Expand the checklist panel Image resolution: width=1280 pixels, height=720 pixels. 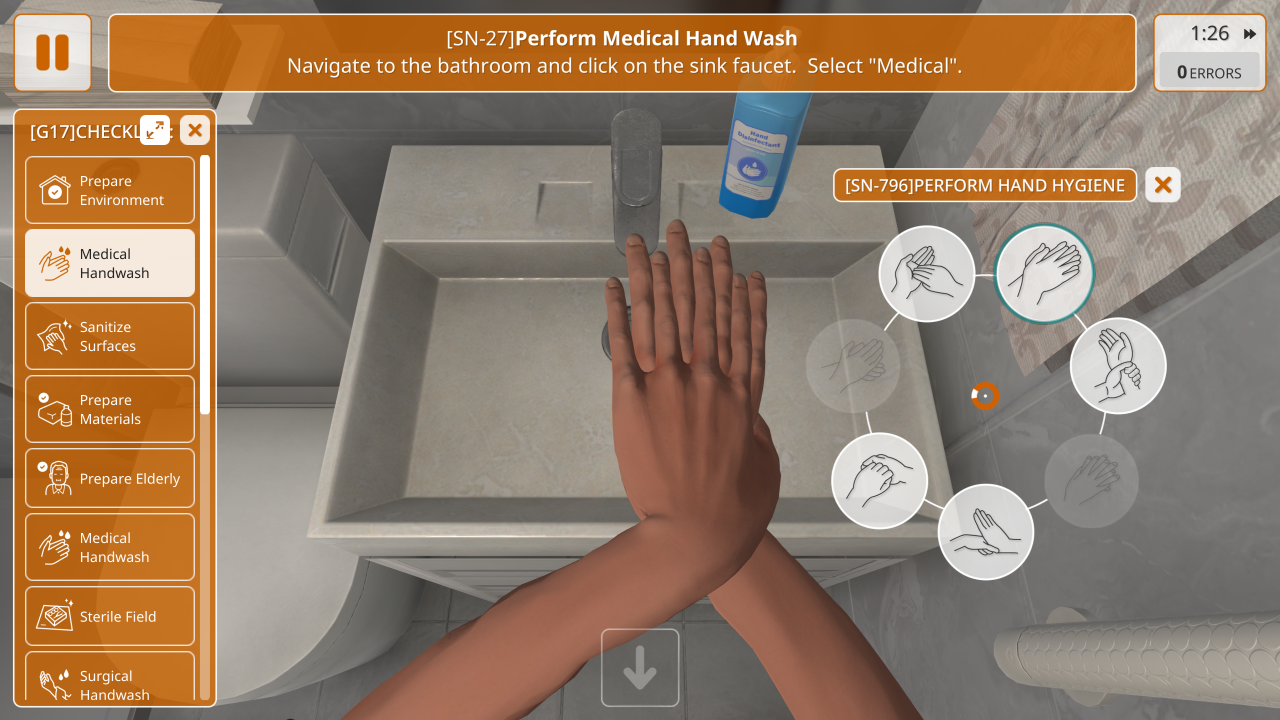tap(155, 130)
